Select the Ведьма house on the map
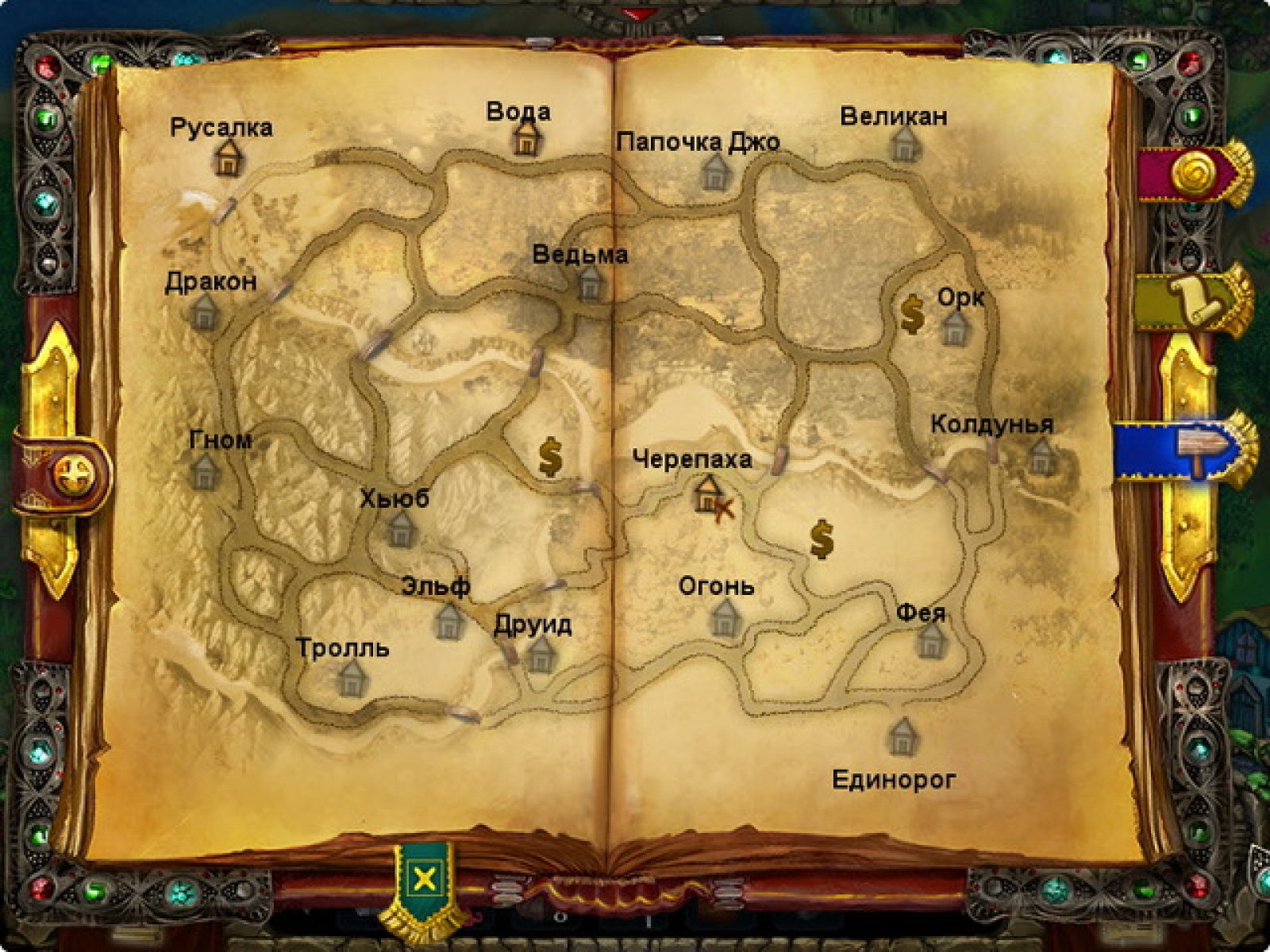 [x=590, y=282]
